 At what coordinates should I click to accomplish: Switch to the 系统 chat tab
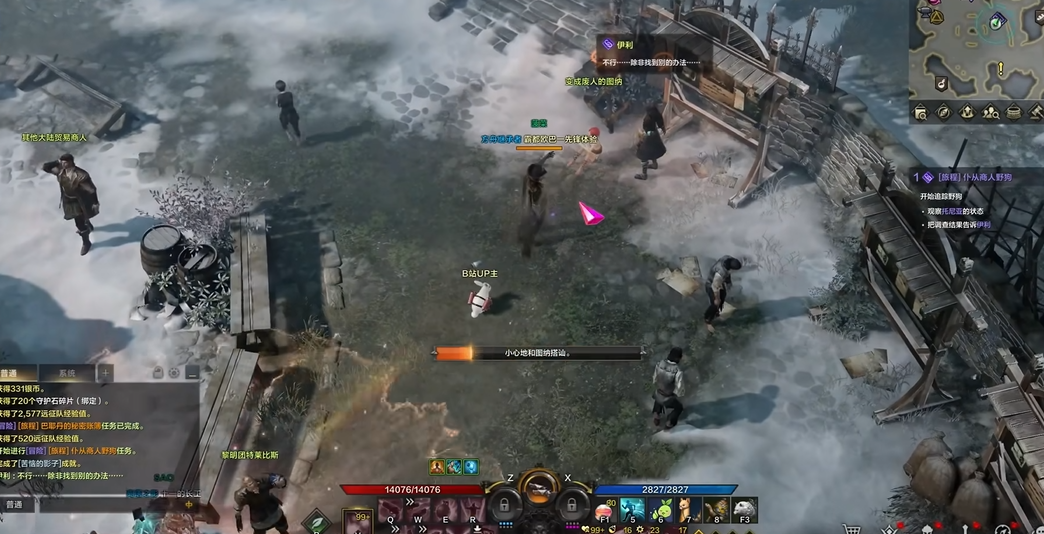66,373
